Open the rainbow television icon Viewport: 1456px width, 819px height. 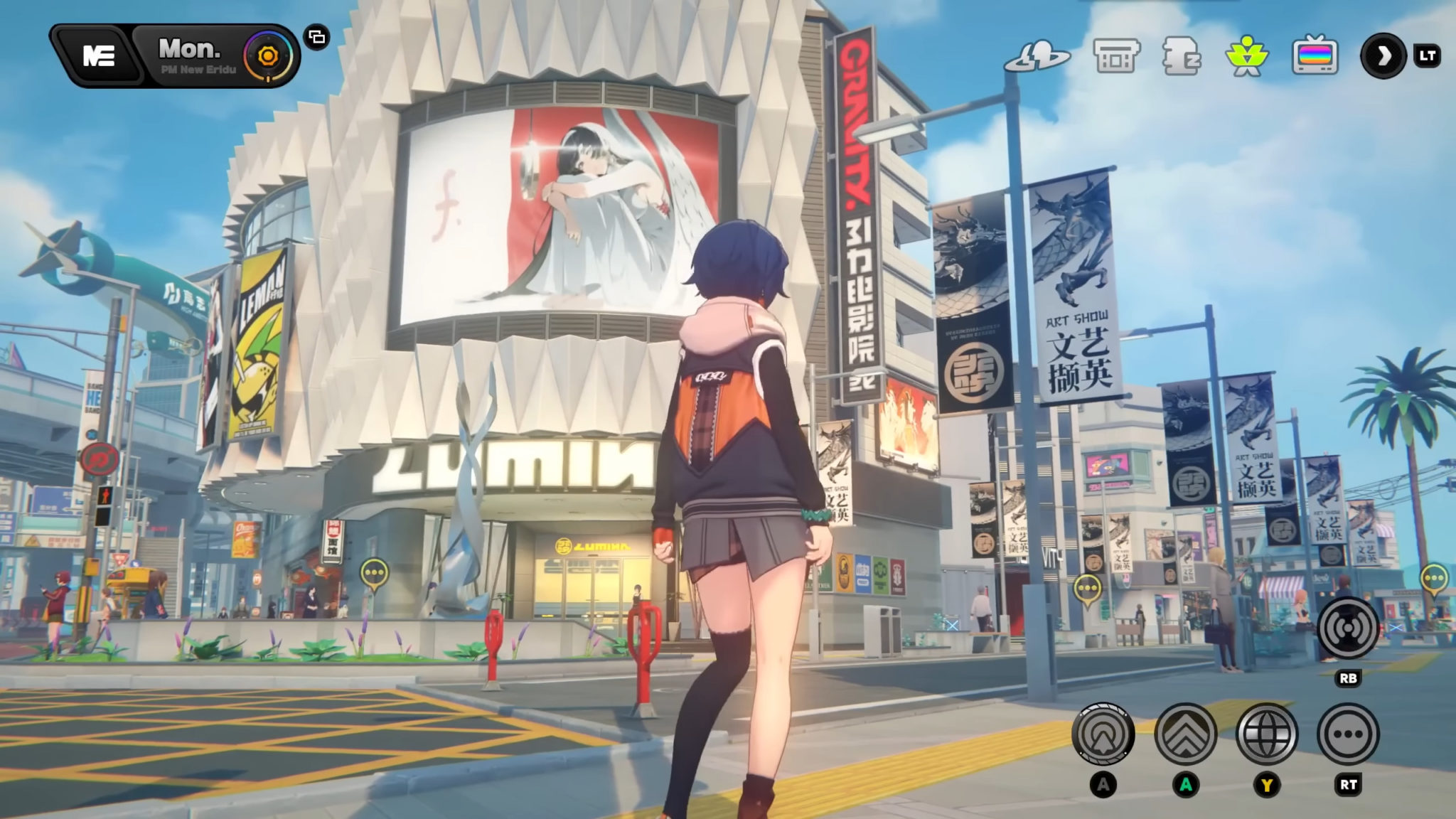(x=1315, y=57)
